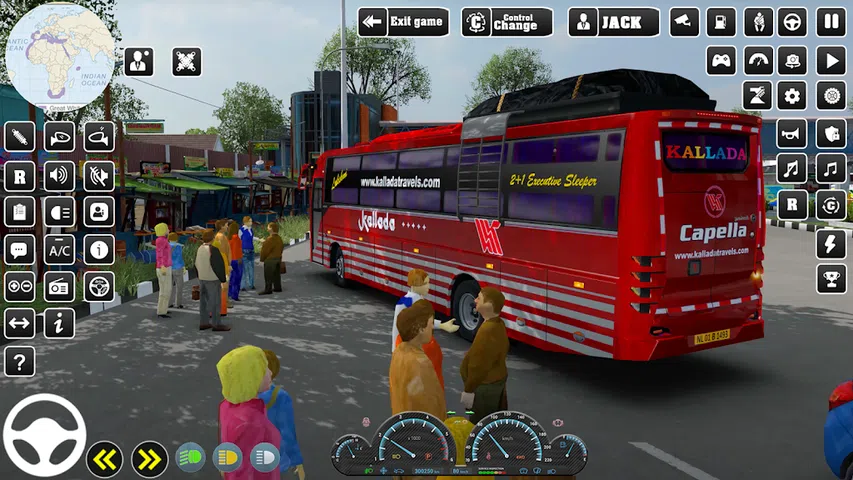Viewport: 853px width, 480px height.
Task: Open the JACK driver profile button
Action: (614, 22)
